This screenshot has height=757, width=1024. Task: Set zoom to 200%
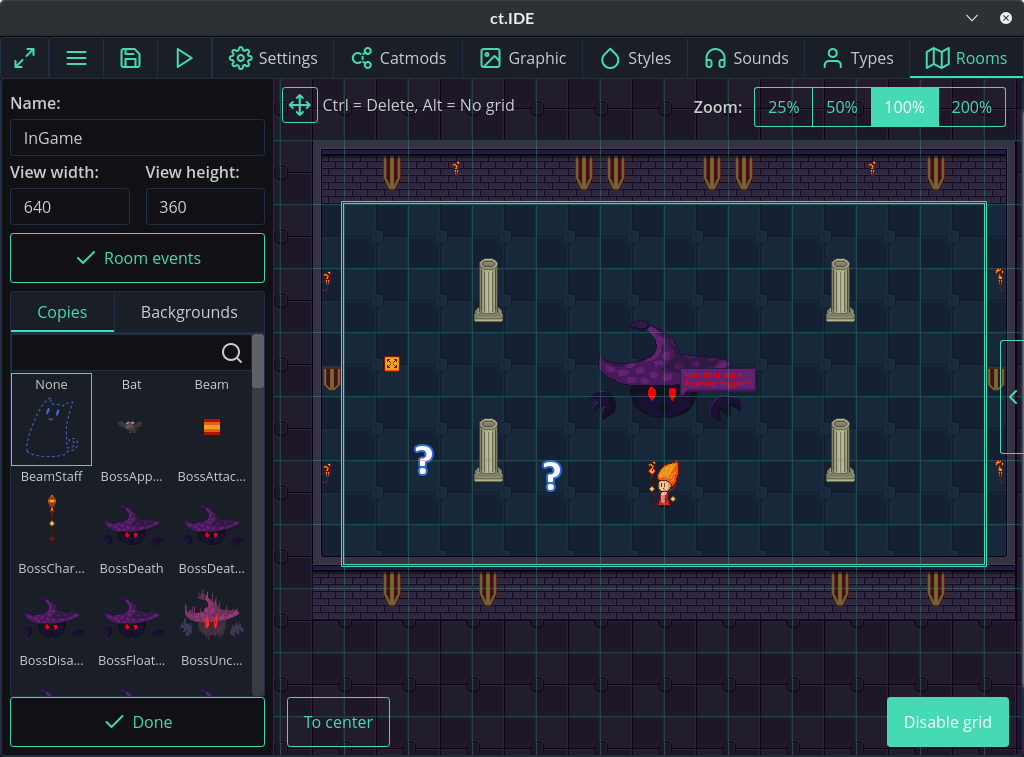[x=972, y=107]
